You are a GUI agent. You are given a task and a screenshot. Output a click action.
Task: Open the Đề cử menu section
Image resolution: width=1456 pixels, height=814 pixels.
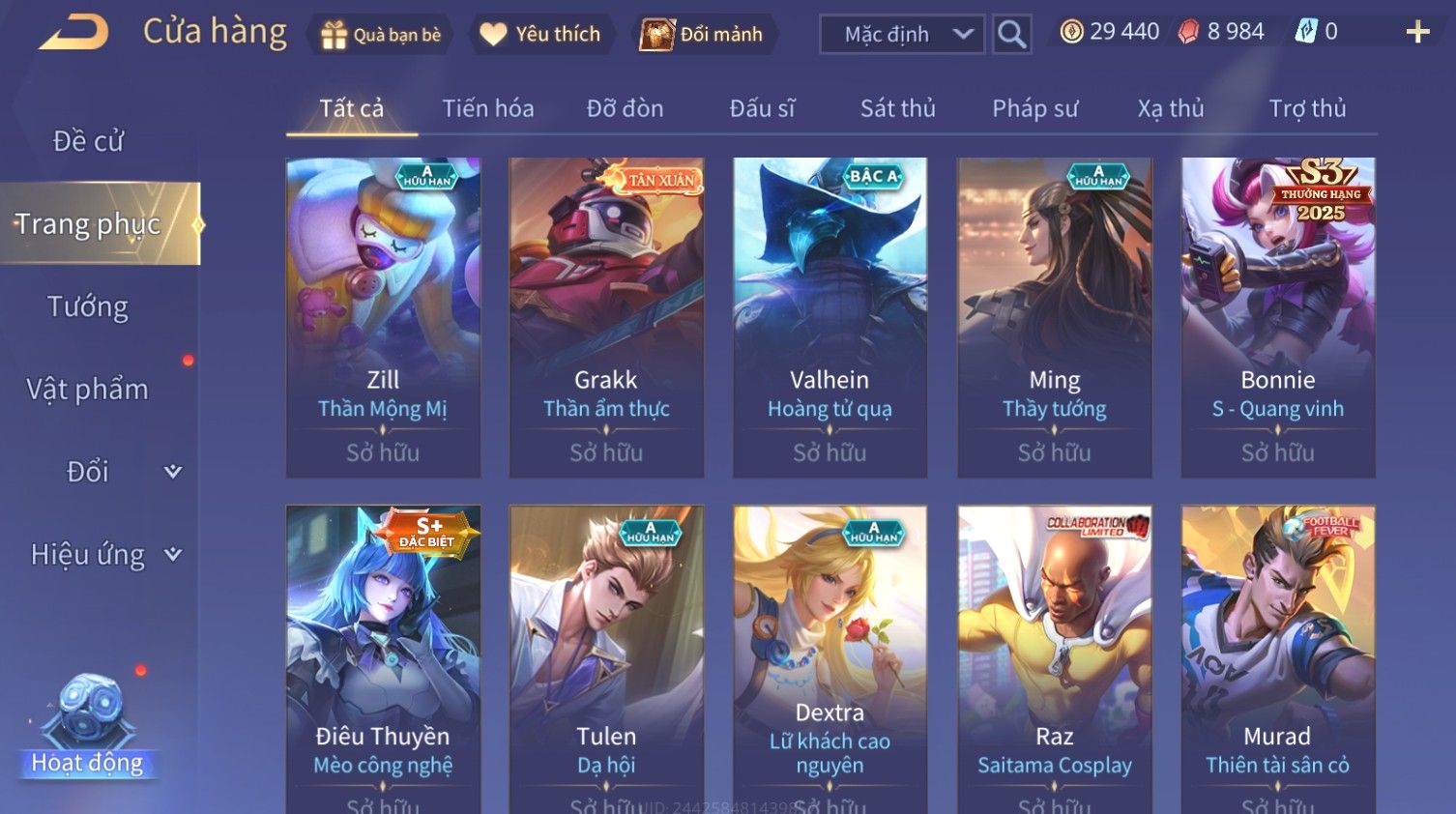tap(88, 141)
